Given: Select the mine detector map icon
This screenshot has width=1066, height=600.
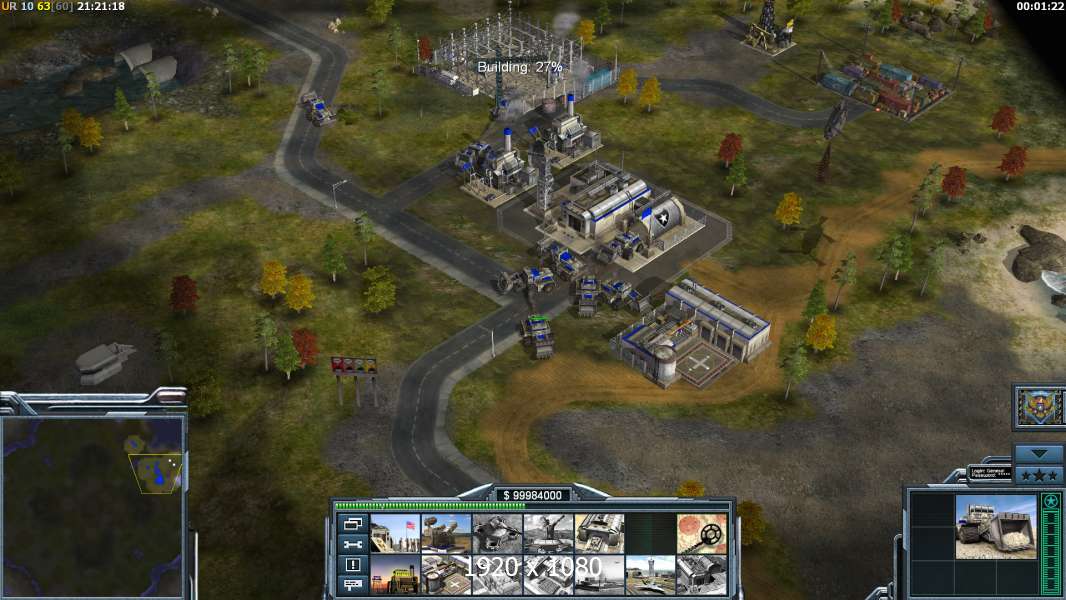Looking at the screenshot, I should pos(701,533).
